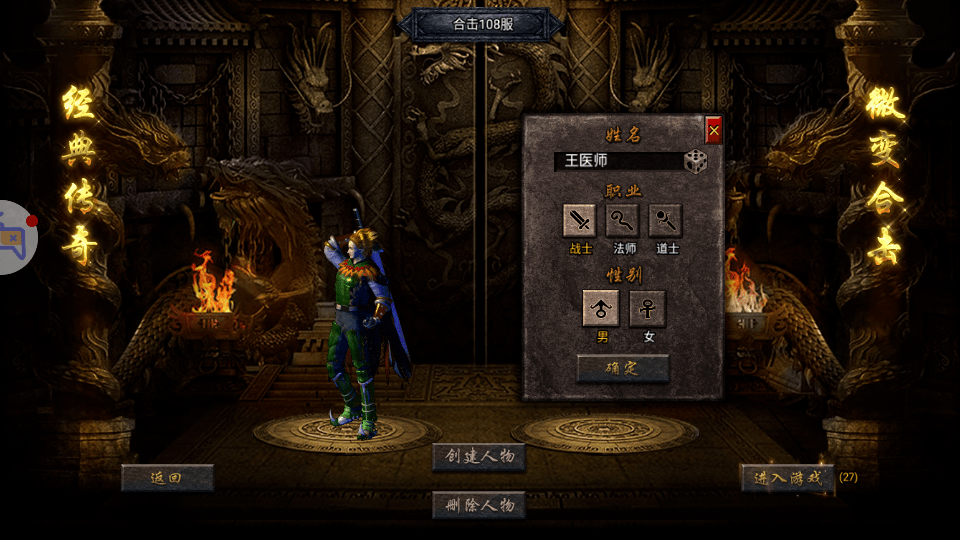Choose the 女 female gender
The width and height of the screenshot is (960, 540).
(x=648, y=309)
